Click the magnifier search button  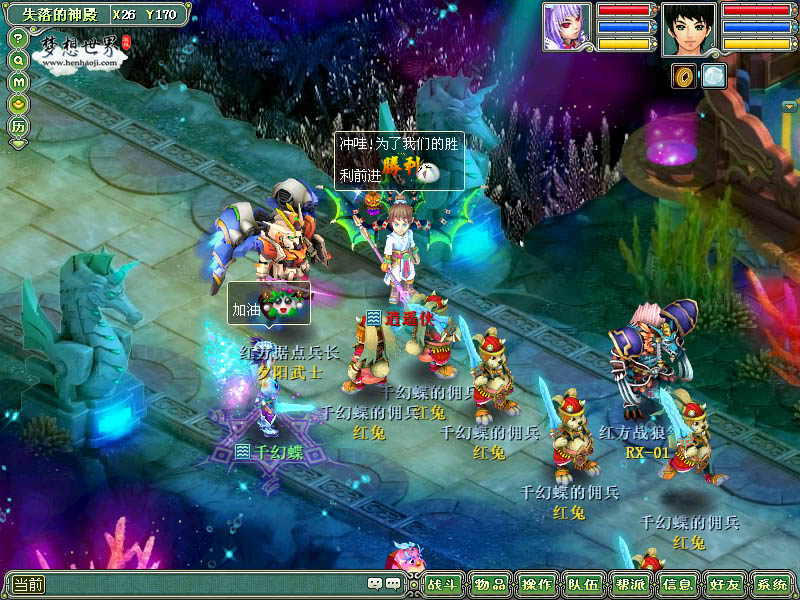pyautogui.click(x=18, y=60)
